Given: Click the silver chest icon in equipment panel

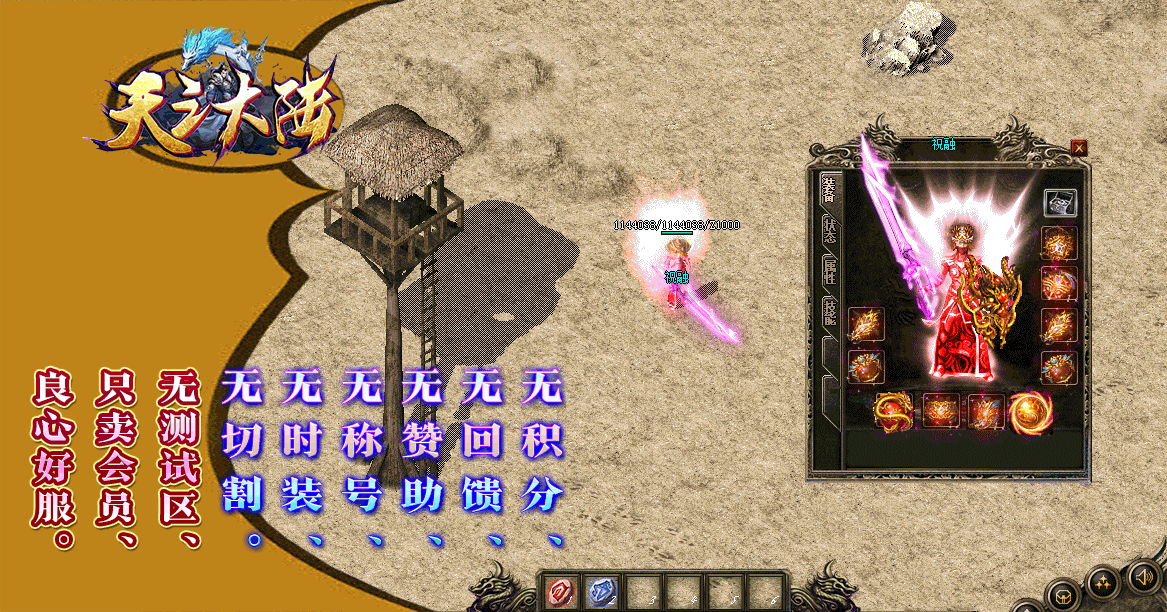Looking at the screenshot, I should [1060, 203].
